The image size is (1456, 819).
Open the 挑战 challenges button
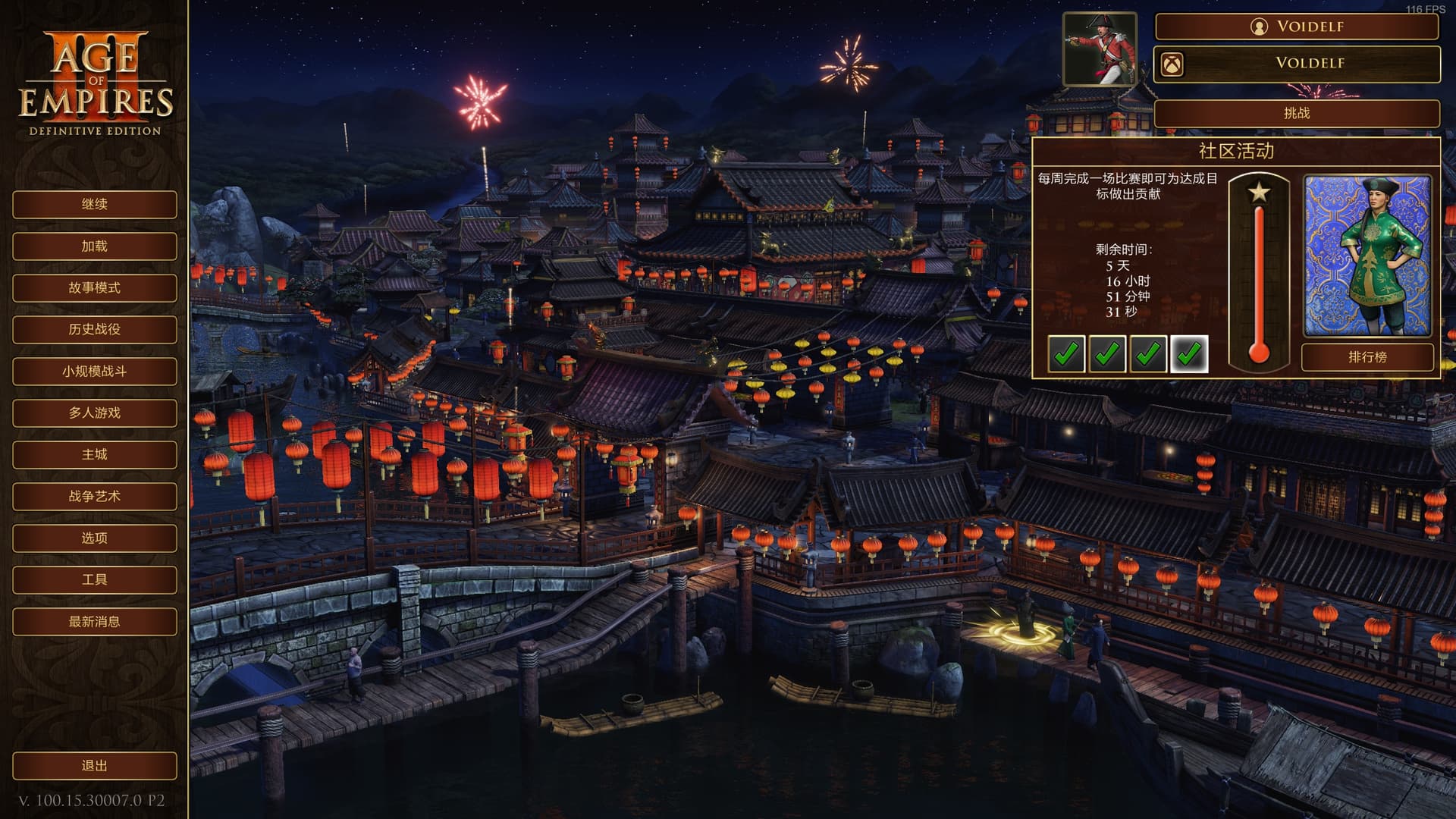[x=1297, y=114]
